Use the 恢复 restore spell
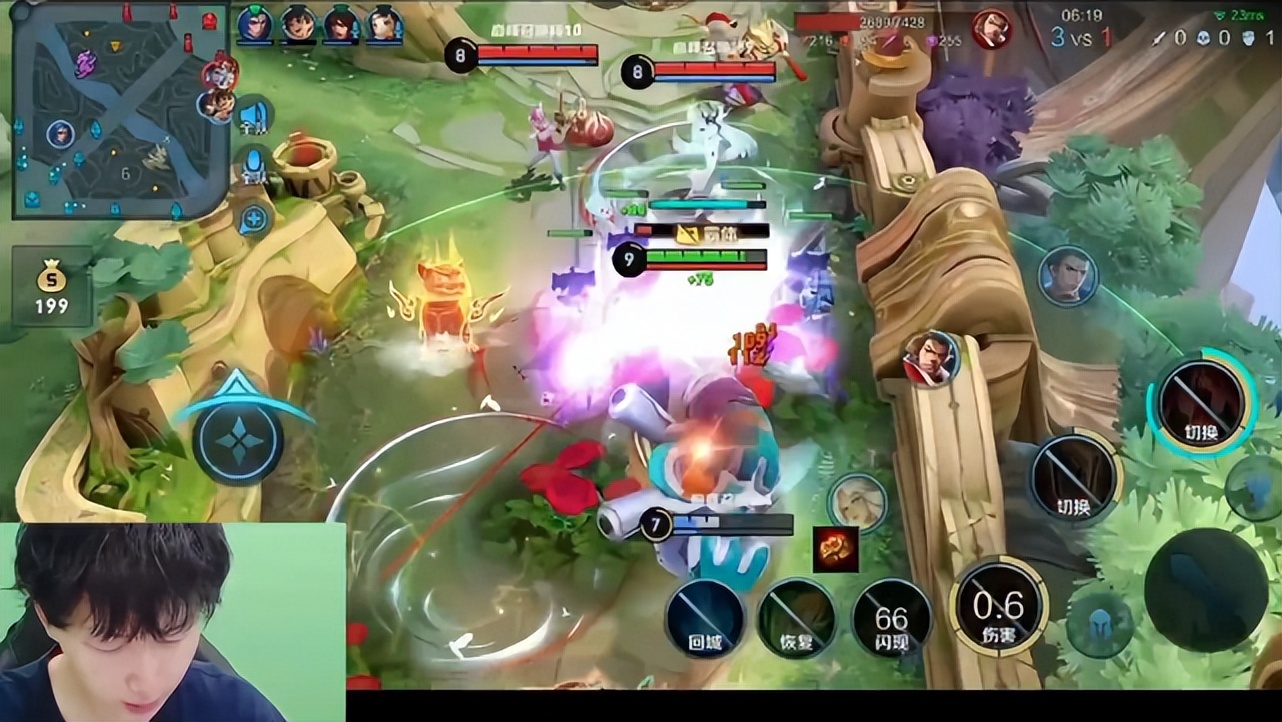Screen dimensions: 1282x722 coord(797,617)
